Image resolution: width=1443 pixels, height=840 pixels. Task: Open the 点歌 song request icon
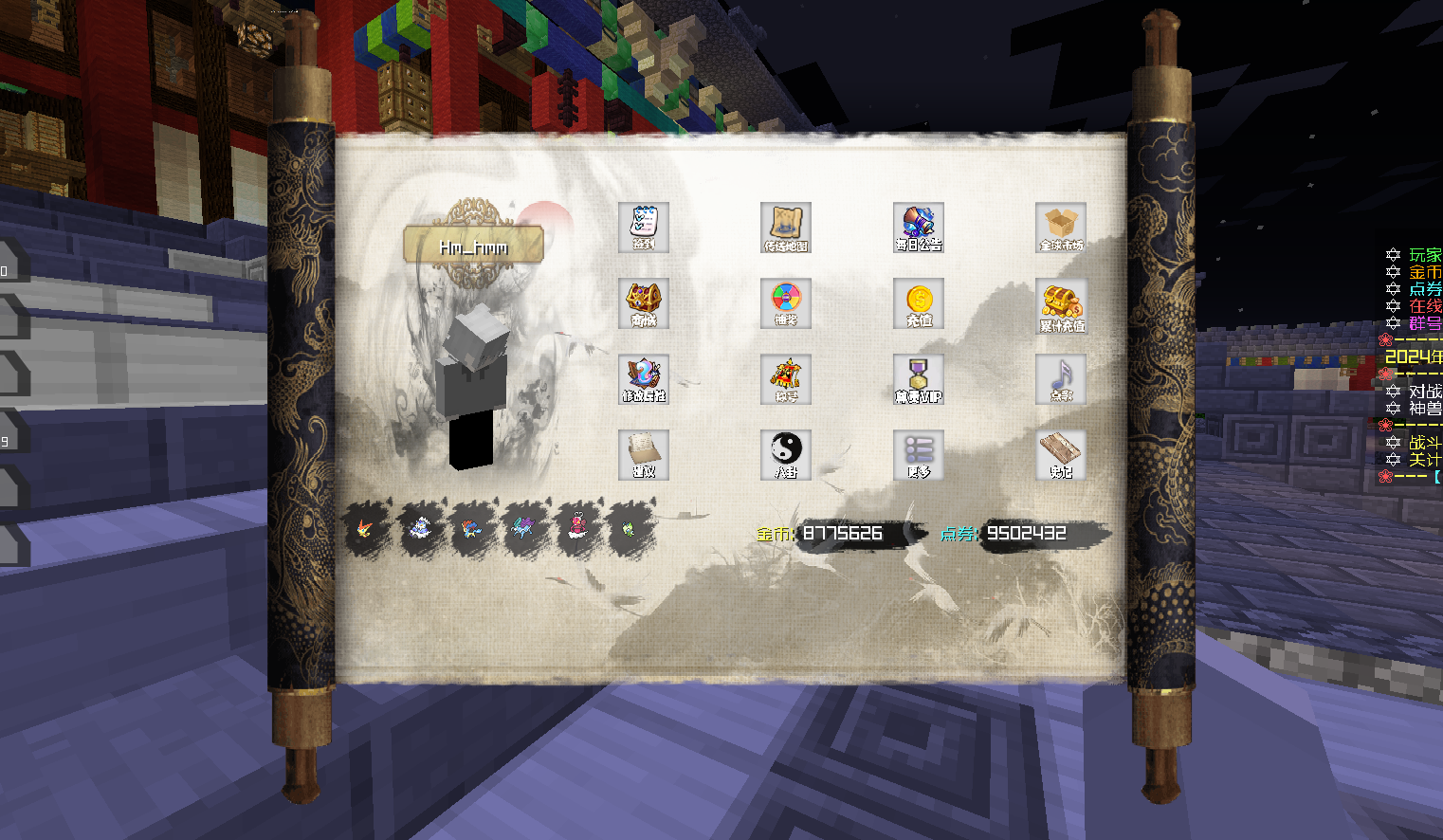coord(1060,379)
